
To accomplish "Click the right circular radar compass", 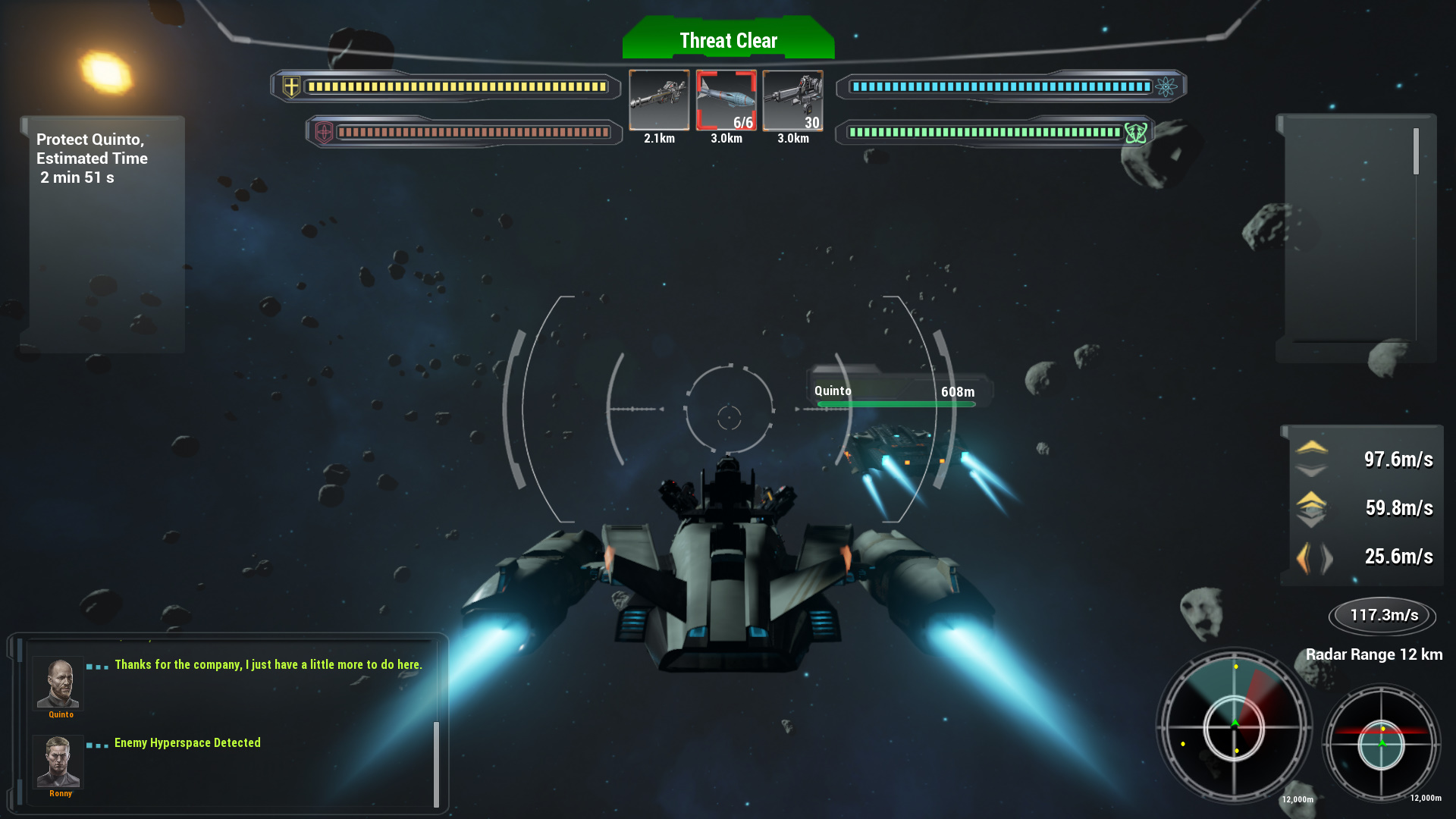I will pos(1383,743).
